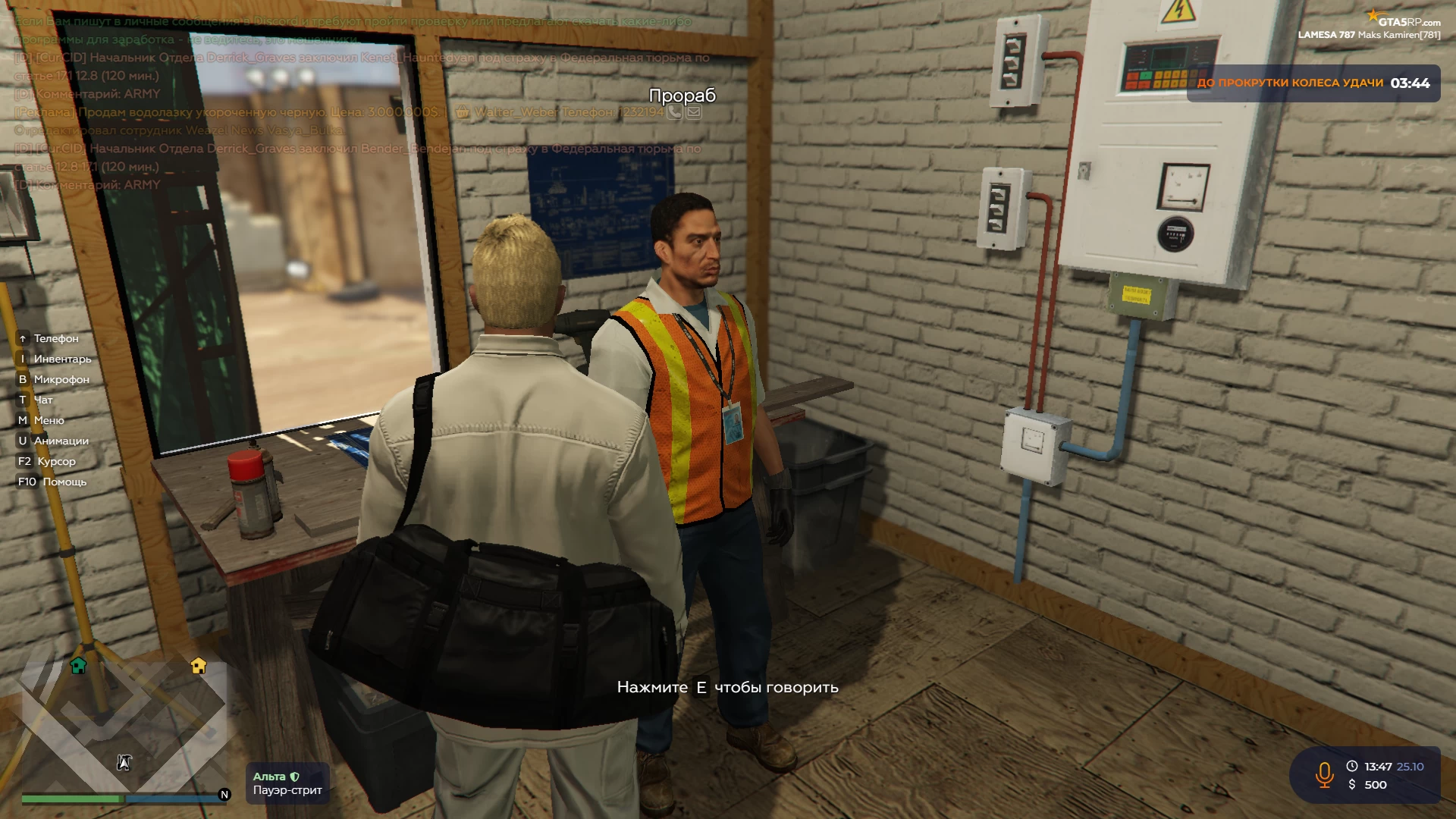Select the green house marker on minimap
Viewport: 1456px width, 819px height.
(x=78, y=666)
